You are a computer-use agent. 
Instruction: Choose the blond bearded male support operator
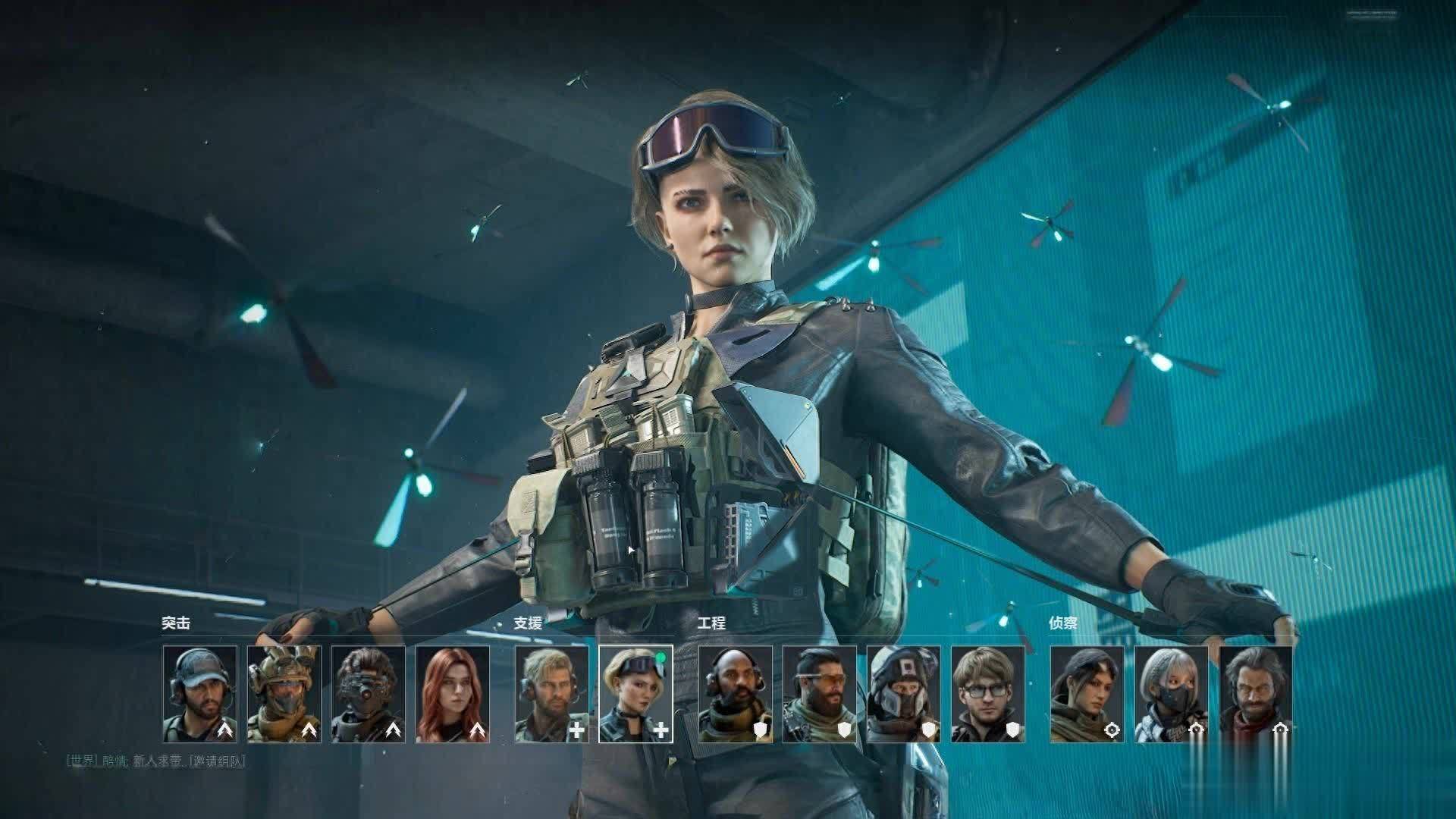point(552,694)
